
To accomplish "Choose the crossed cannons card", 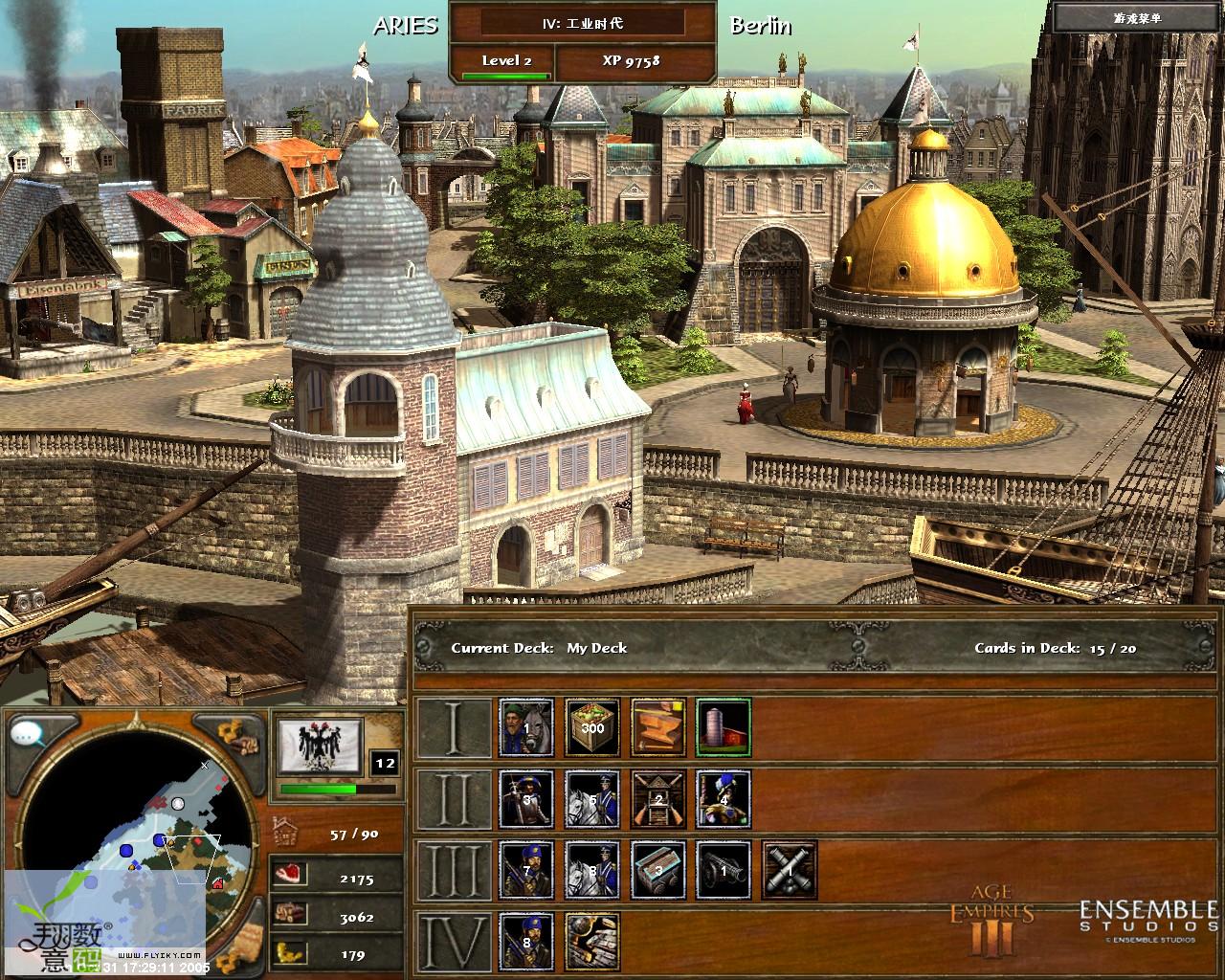I will click(x=789, y=870).
